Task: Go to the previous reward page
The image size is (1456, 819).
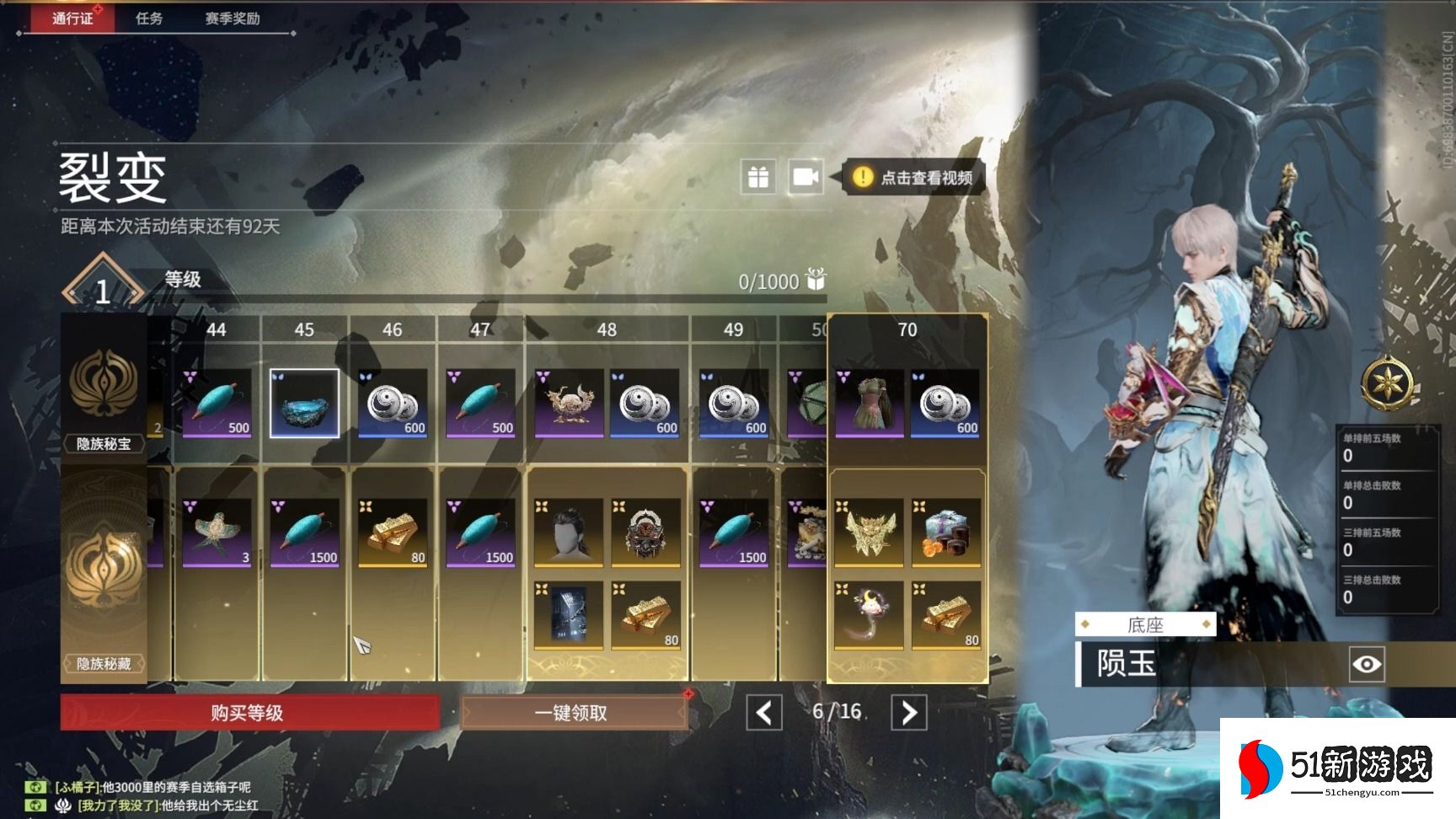Action: tap(763, 713)
